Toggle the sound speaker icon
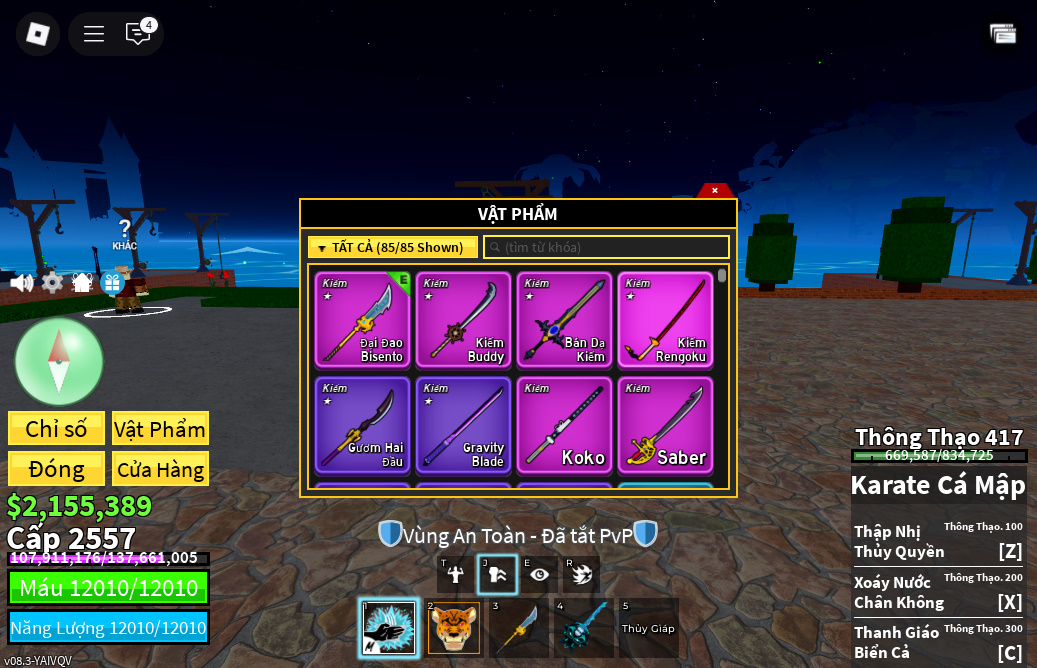1037x668 pixels. (21, 283)
